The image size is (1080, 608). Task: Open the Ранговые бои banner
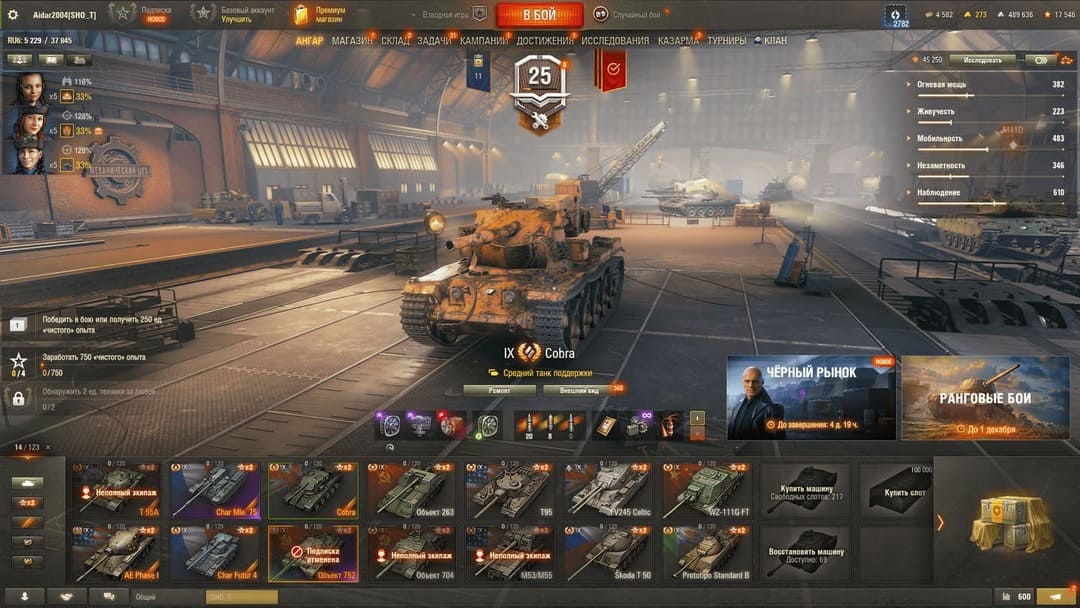(985, 398)
